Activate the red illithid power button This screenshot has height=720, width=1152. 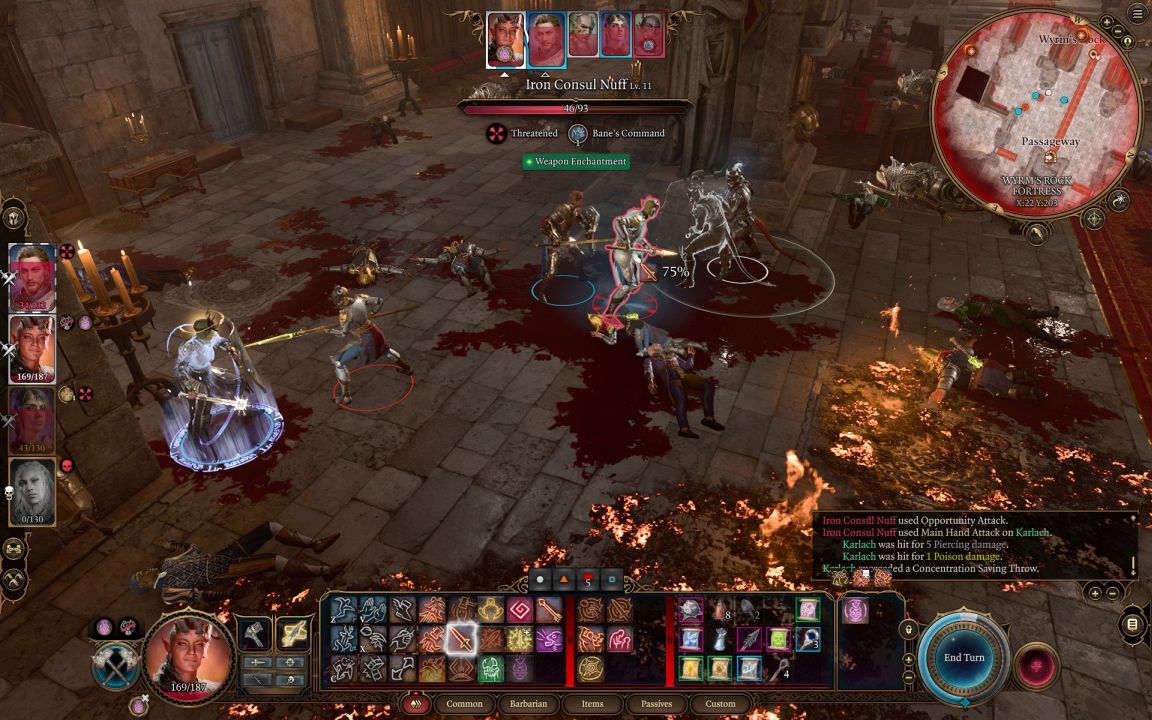tap(1035, 667)
